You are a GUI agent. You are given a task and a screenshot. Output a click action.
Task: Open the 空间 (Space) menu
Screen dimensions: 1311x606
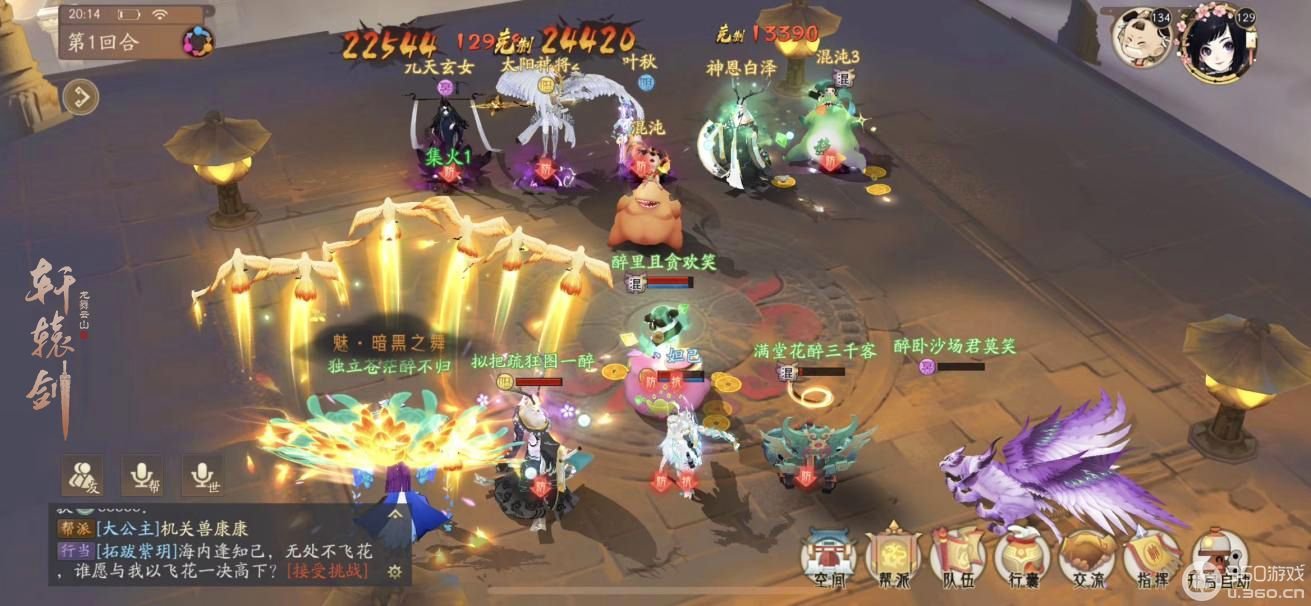[826, 557]
